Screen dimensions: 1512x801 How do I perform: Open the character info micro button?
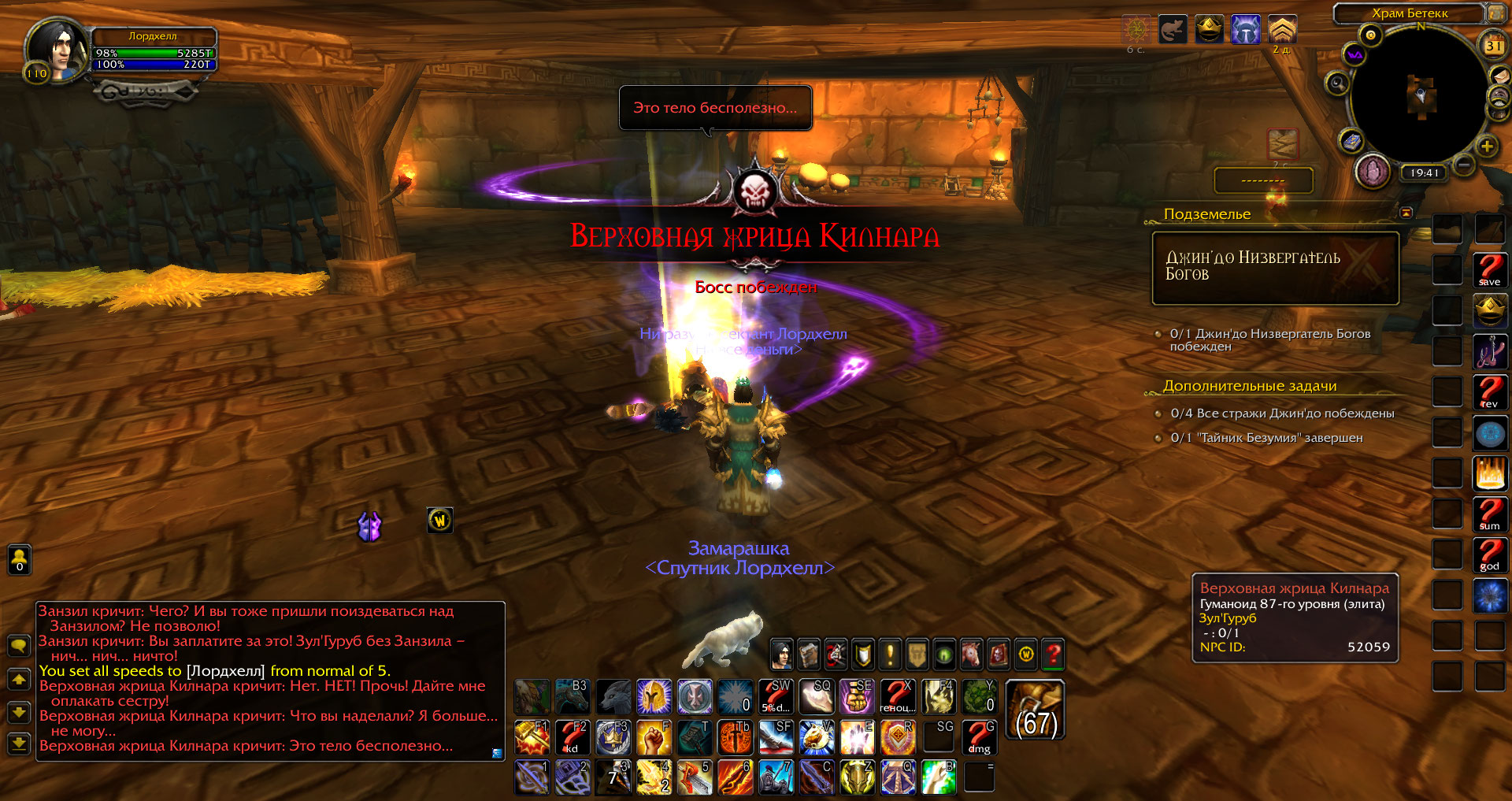781,654
